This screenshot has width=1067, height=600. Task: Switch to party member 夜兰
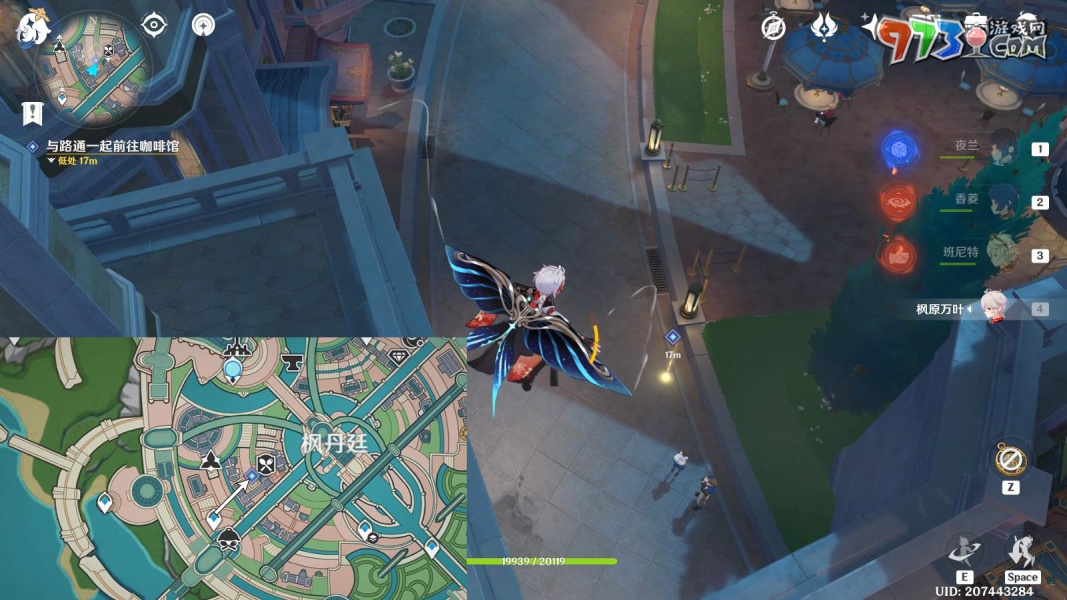[x=1000, y=148]
